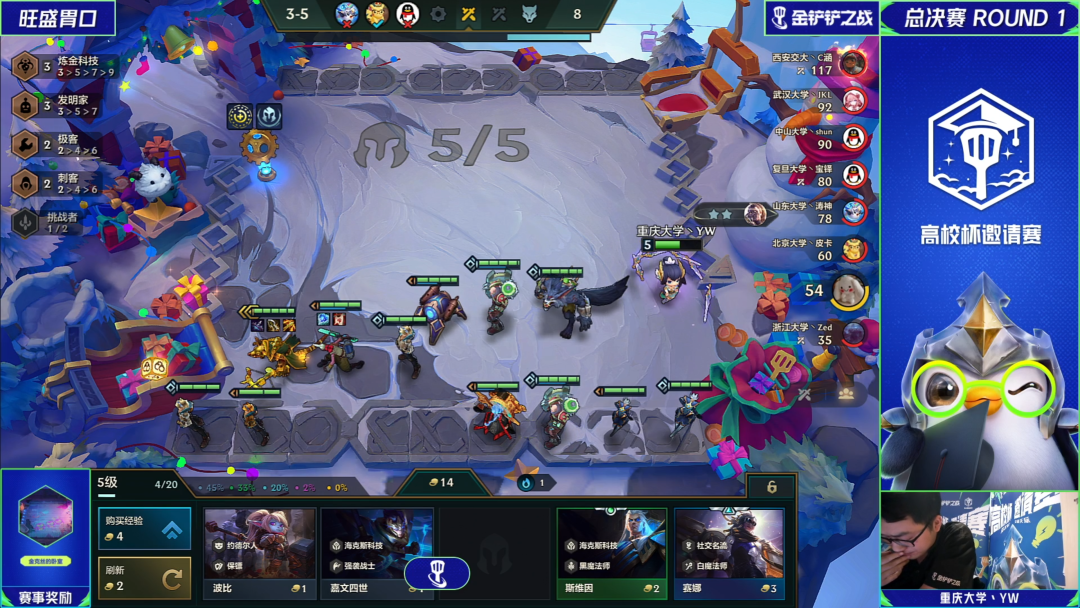Select the wolf stage icon in round tracker
The width and height of the screenshot is (1080, 608).
529,14
